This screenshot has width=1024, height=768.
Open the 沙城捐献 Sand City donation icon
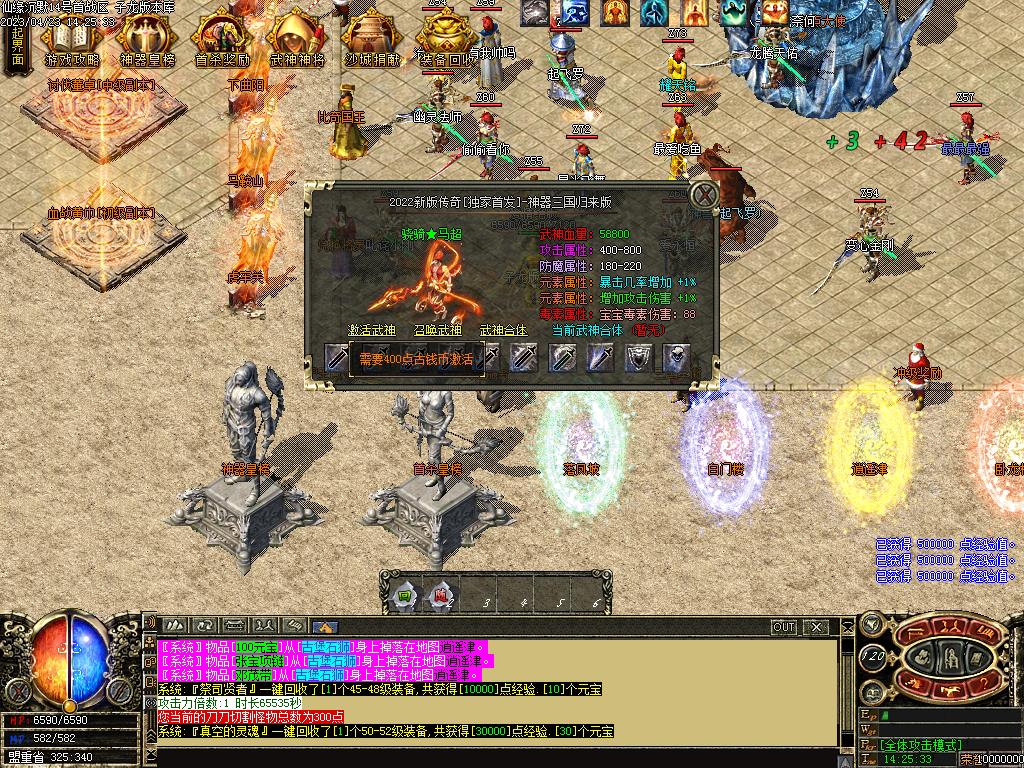pos(372,40)
